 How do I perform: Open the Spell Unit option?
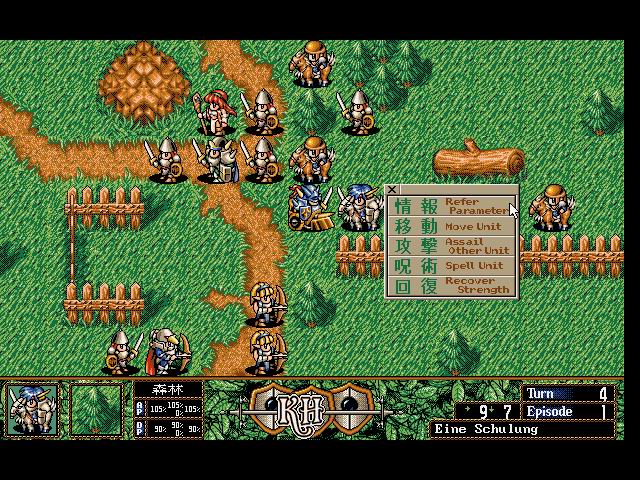pos(452,266)
